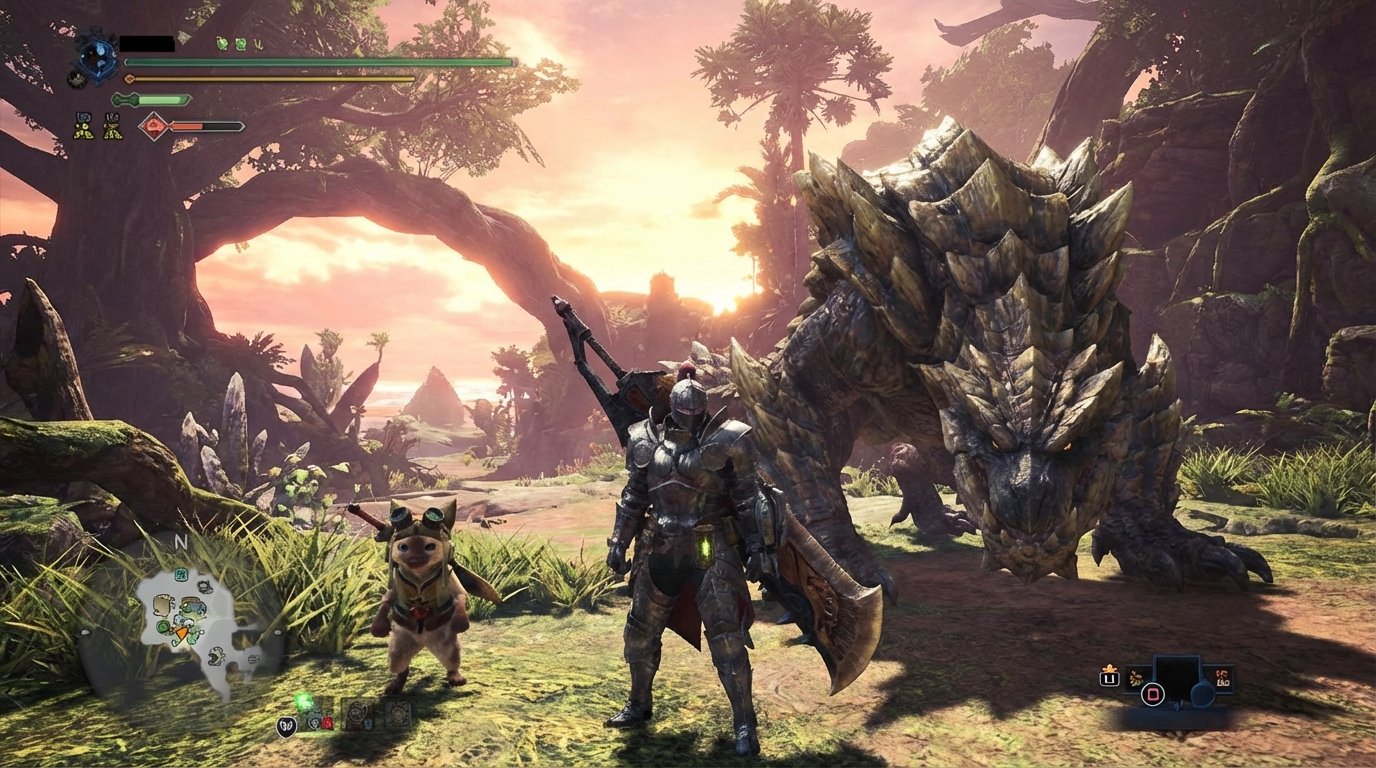Click the second green item icon top right

240,44
